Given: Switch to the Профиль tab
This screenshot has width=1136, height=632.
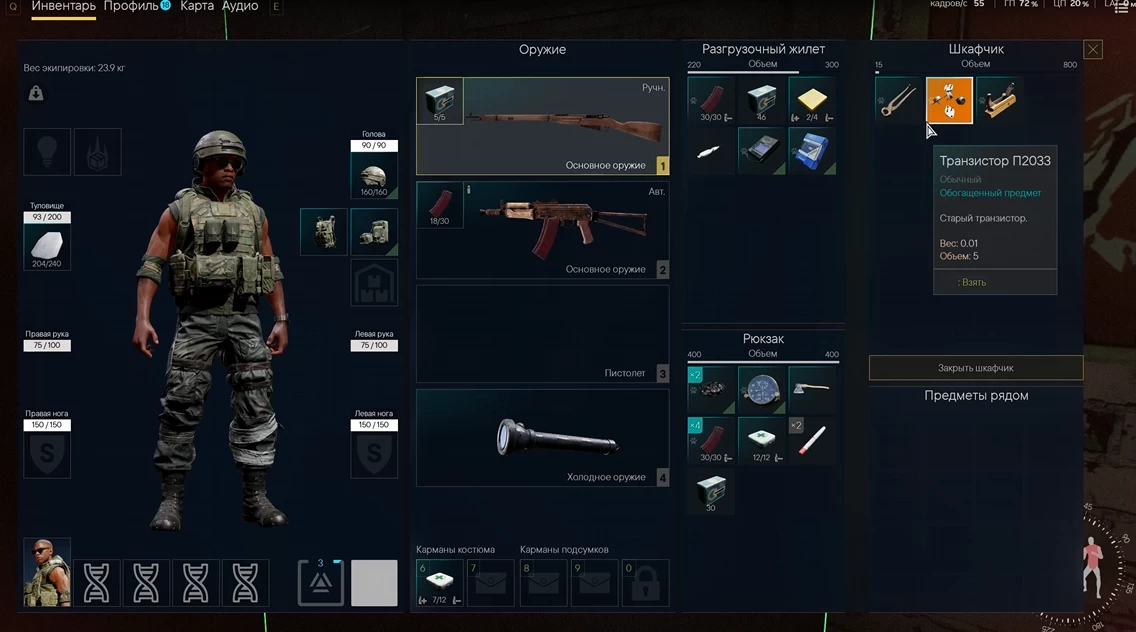Looking at the screenshot, I should tap(131, 6).
